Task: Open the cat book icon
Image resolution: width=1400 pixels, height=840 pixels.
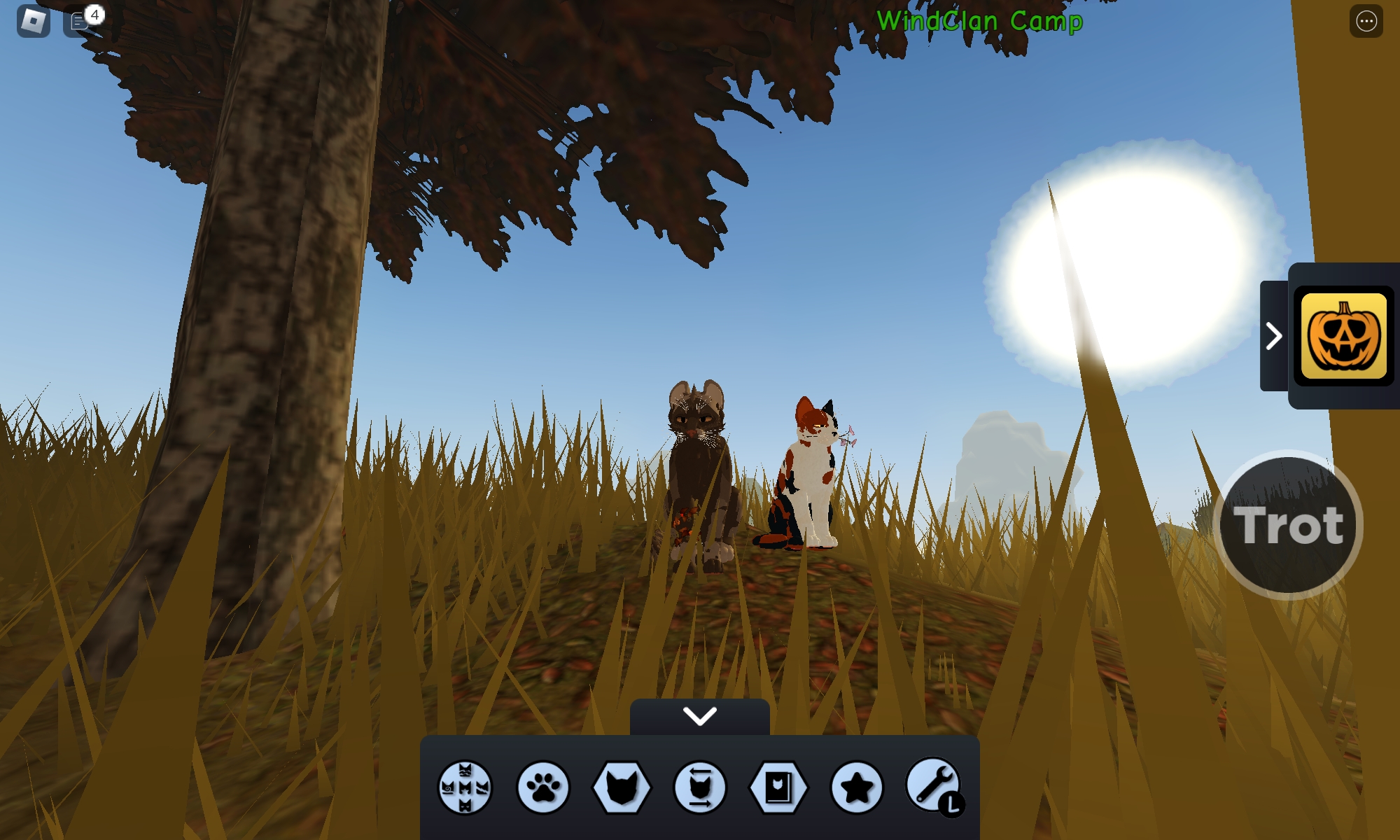Action: (x=778, y=787)
